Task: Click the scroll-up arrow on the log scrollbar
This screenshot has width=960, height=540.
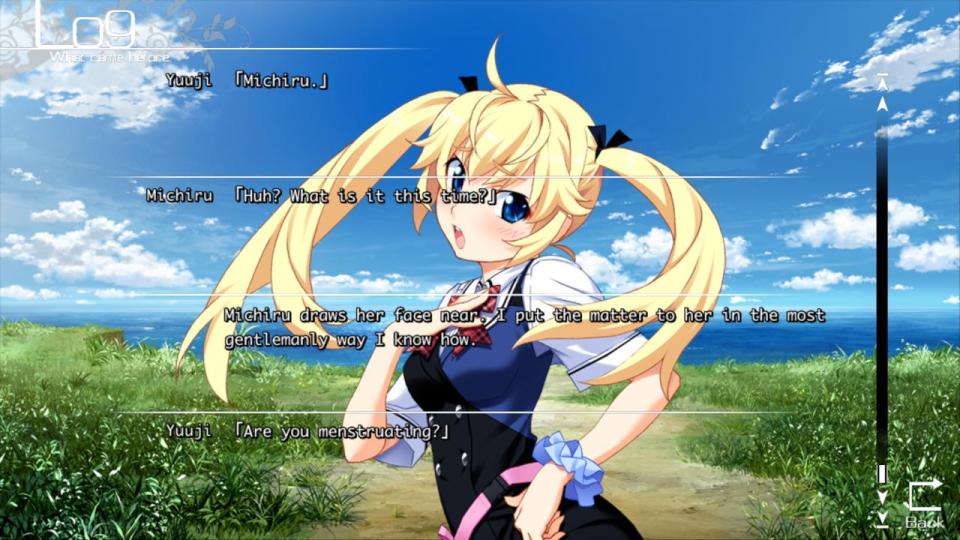Action: click(882, 103)
